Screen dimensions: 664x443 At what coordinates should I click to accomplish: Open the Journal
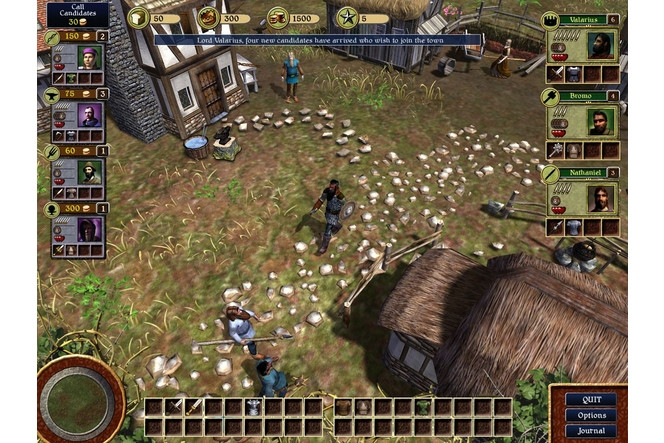(x=591, y=431)
